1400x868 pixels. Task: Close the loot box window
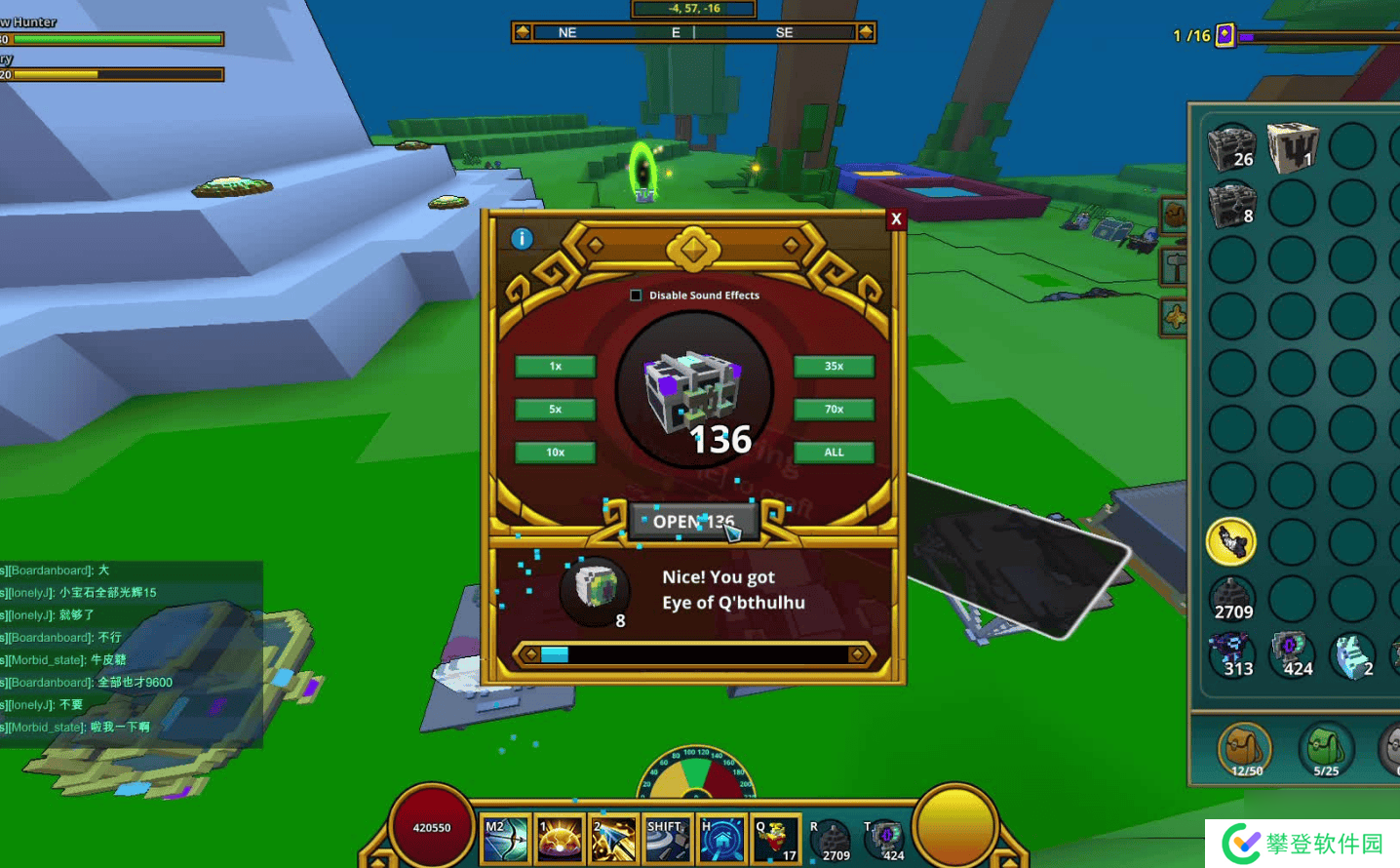896,219
